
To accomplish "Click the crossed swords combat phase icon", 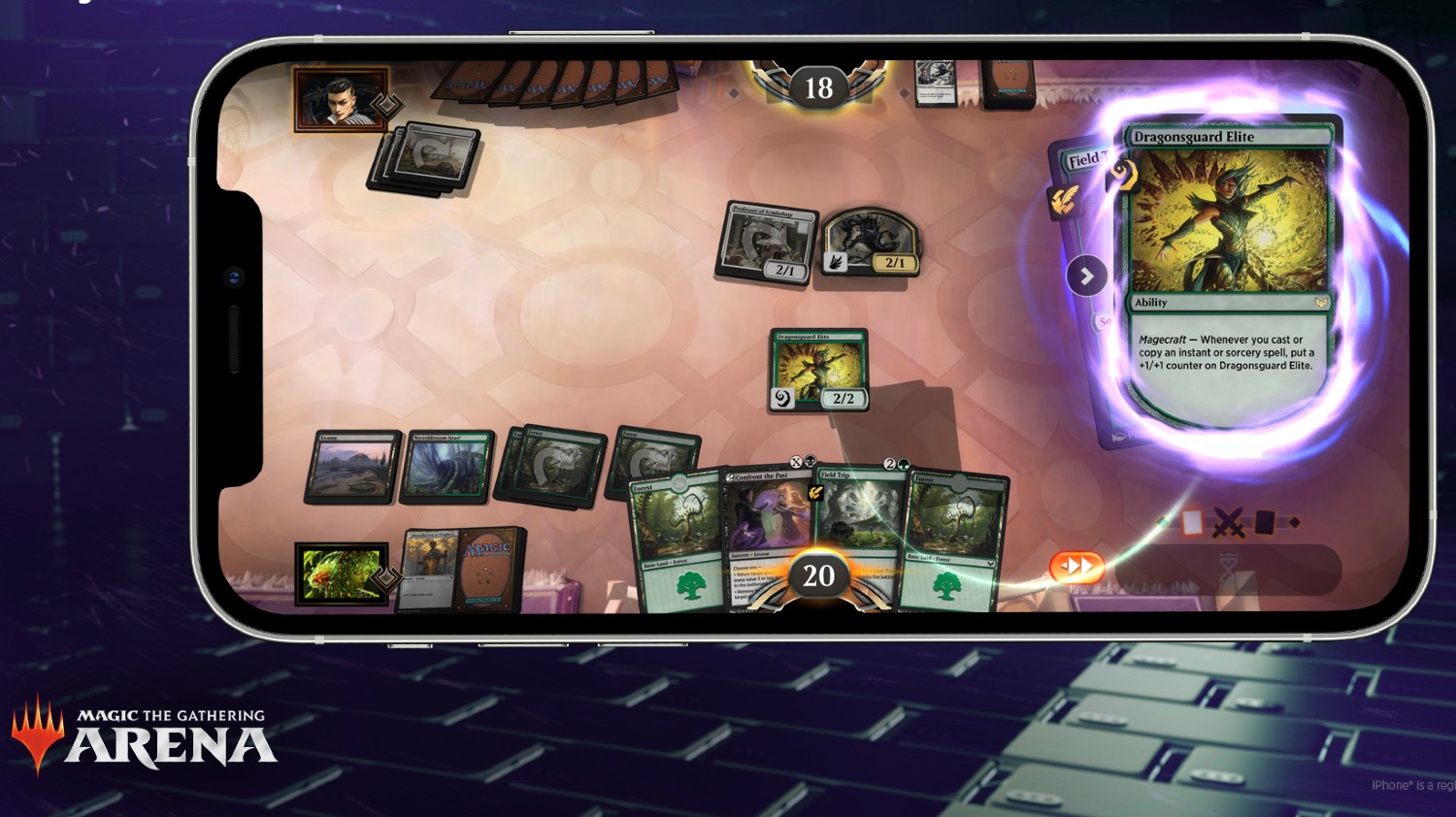I will (x=1228, y=522).
